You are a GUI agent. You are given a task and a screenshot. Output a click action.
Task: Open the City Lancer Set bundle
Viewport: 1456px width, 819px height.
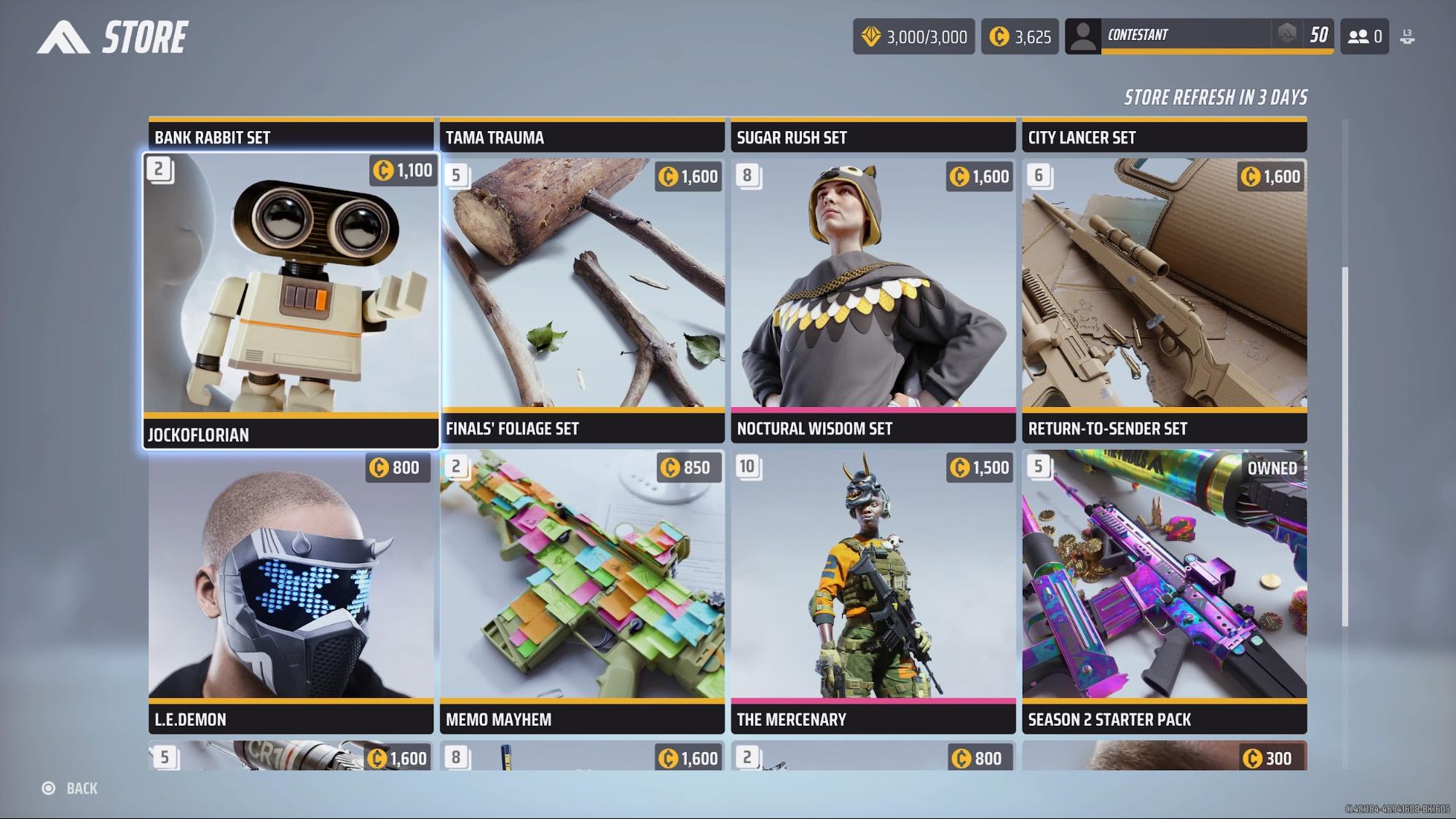pyautogui.click(x=1164, y=136)
